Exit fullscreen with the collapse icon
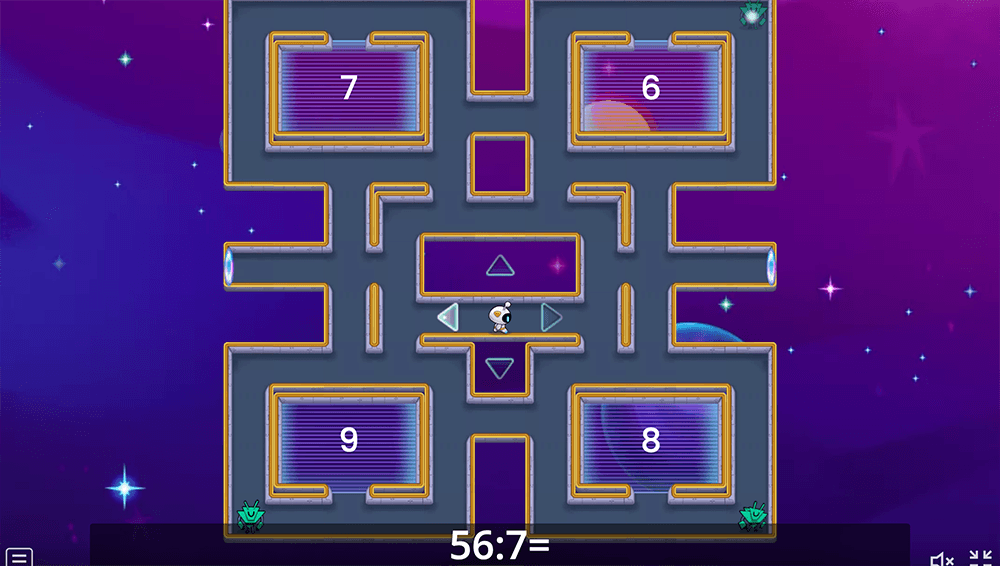The width and height of the screenshot is (1000, 566). tap(980, 558)
